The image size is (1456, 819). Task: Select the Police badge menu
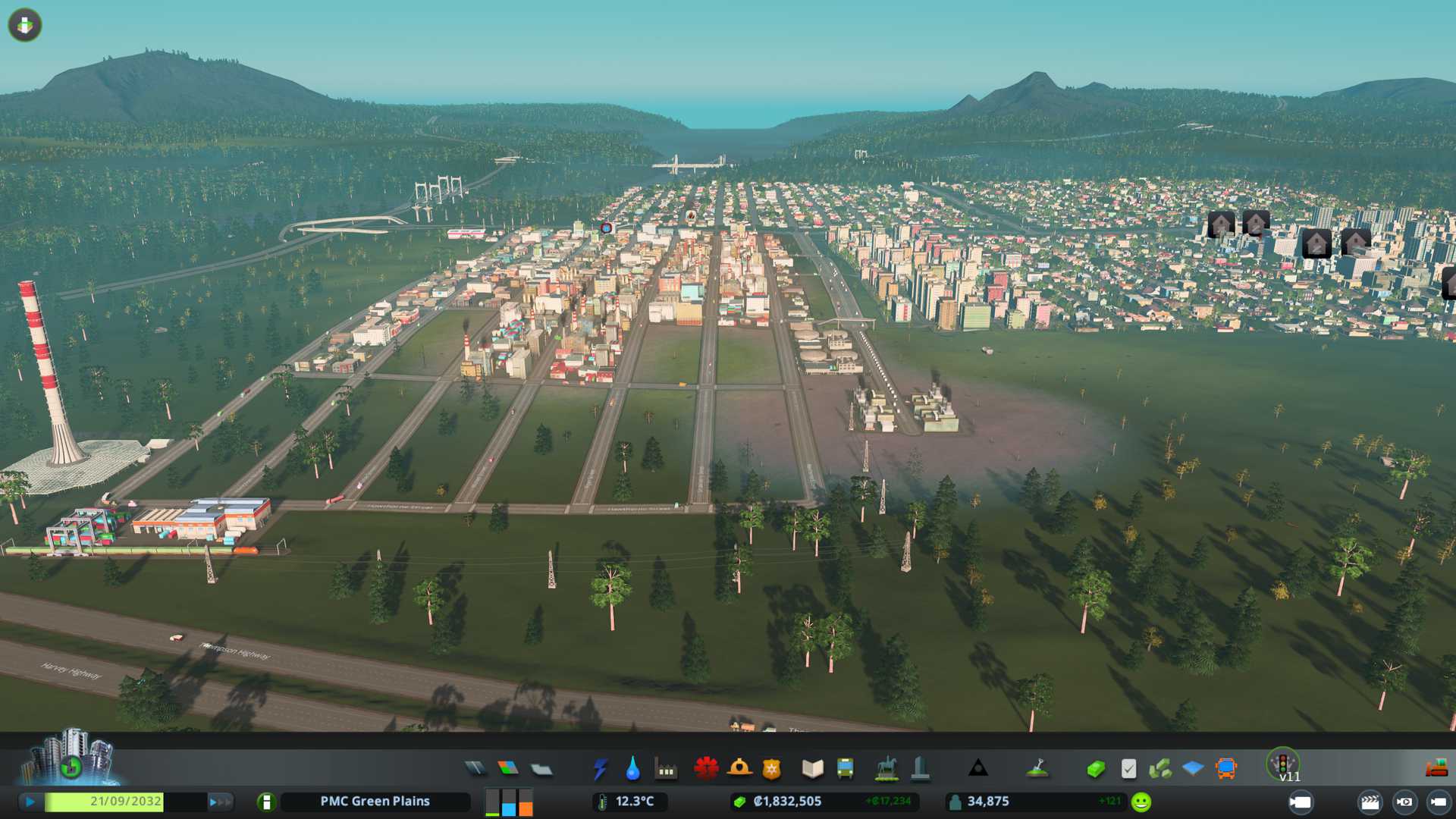tap(772, 769)
